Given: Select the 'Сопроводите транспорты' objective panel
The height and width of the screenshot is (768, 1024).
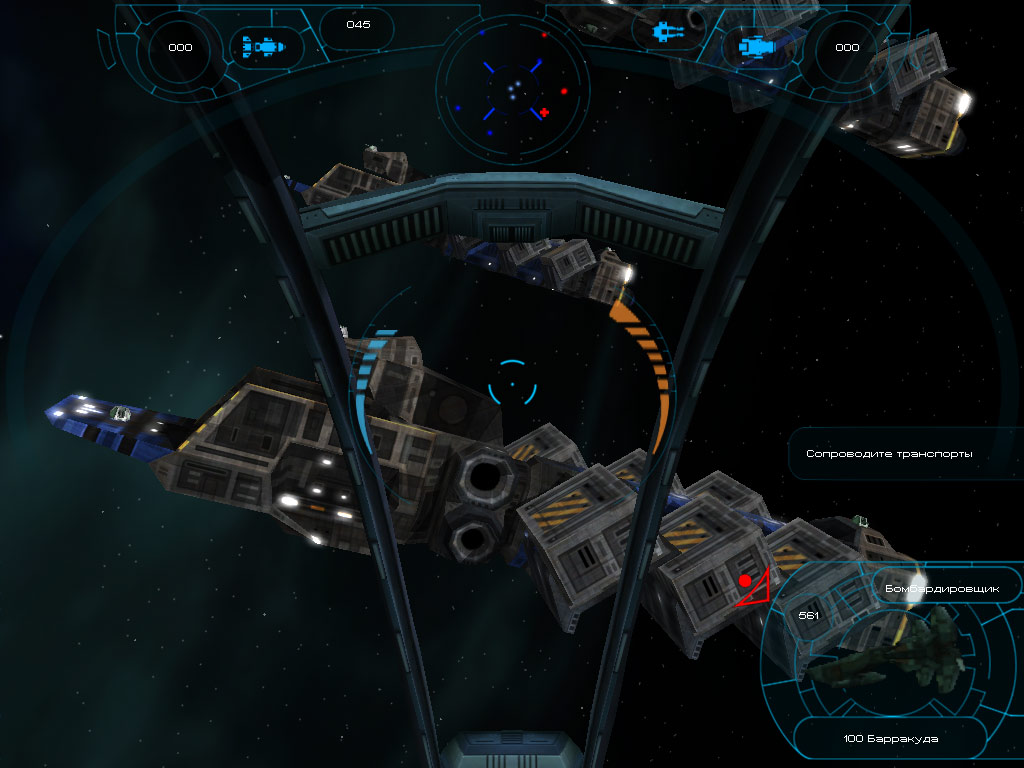Looking at the screenshot, I should (889, 454).
